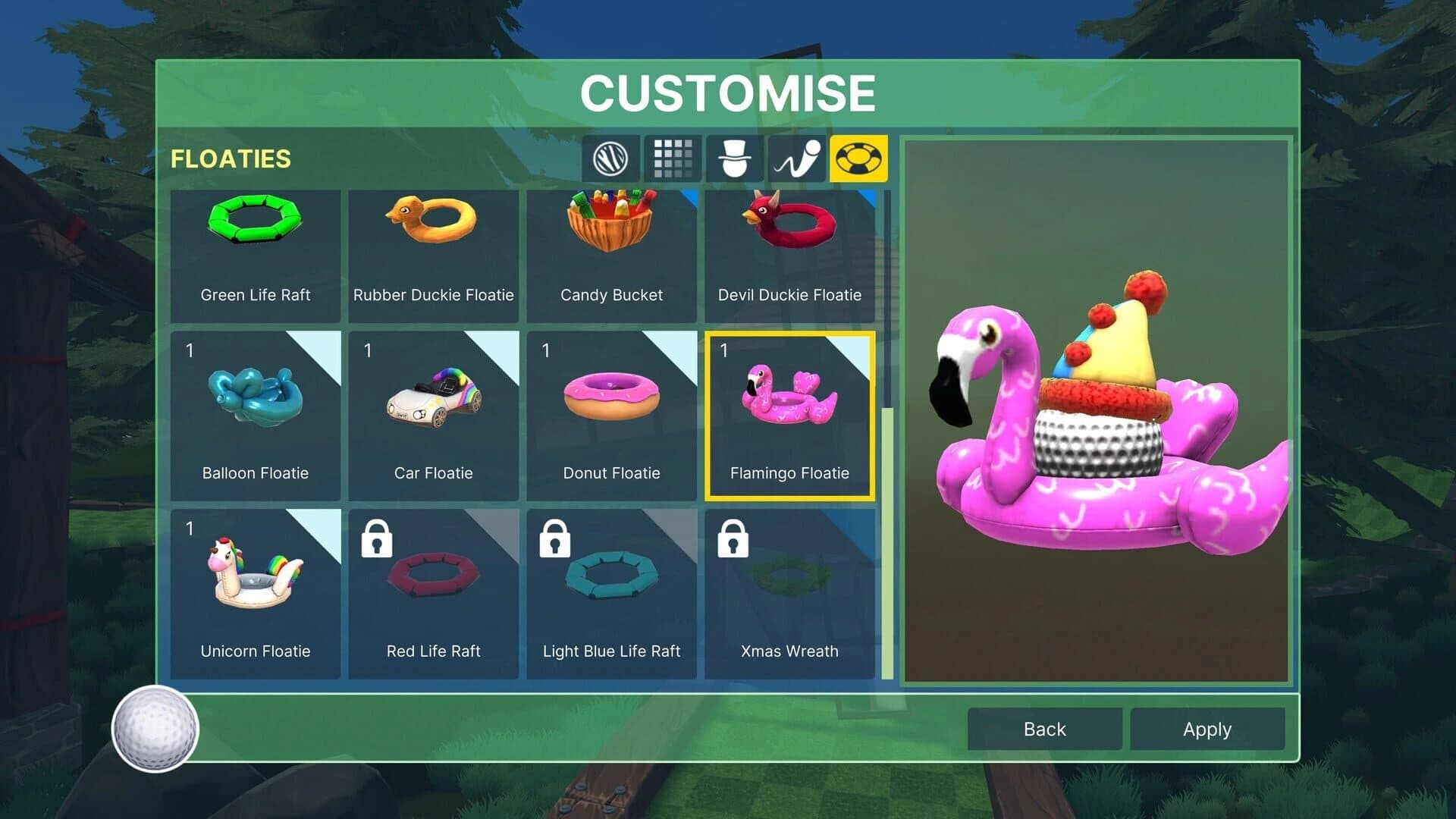Select the floaties life ring icon
Screen dimensions: 1456x819
tap(858, 158)
